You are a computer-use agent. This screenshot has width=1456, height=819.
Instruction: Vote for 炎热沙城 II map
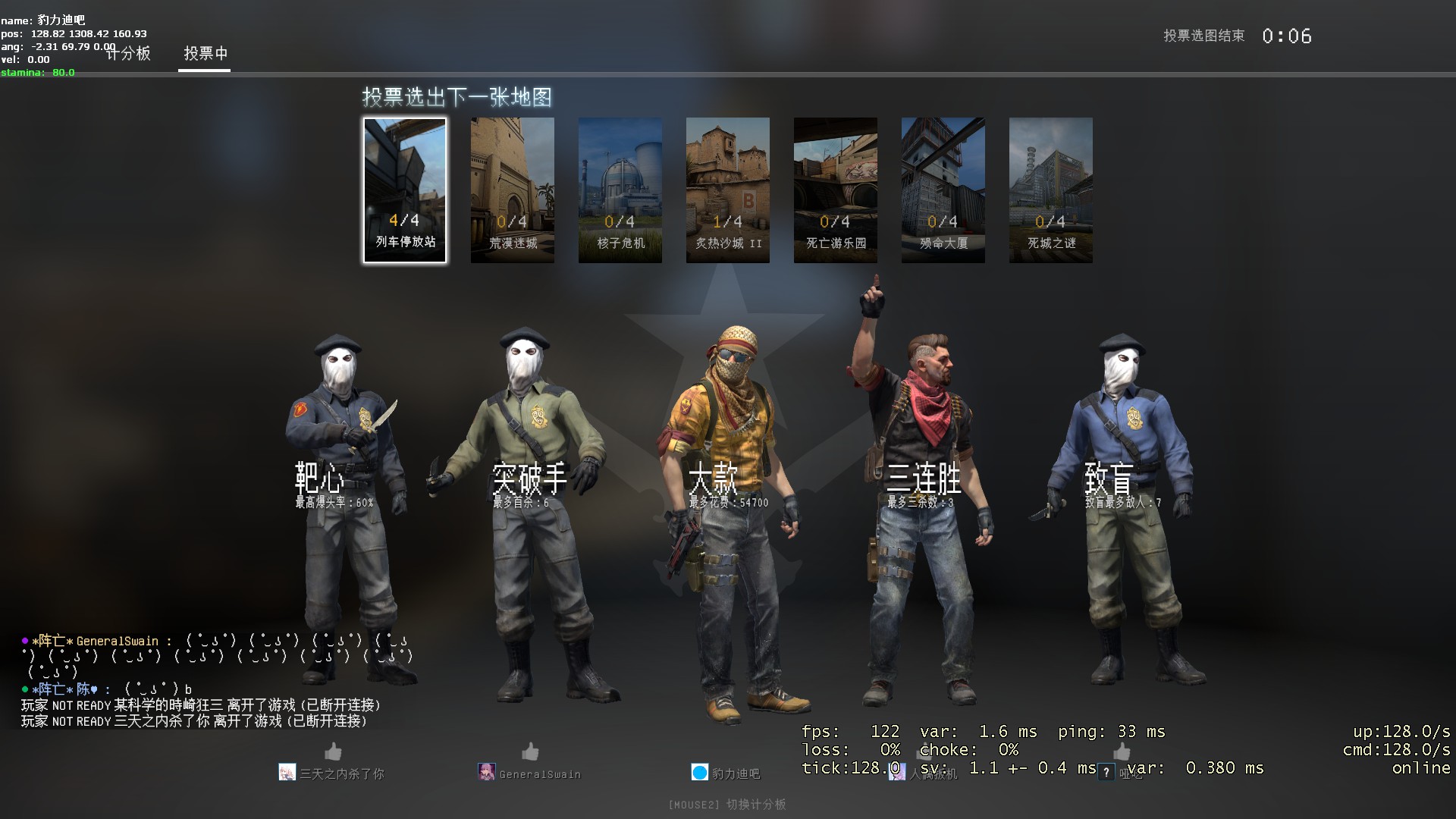point(728,190)
